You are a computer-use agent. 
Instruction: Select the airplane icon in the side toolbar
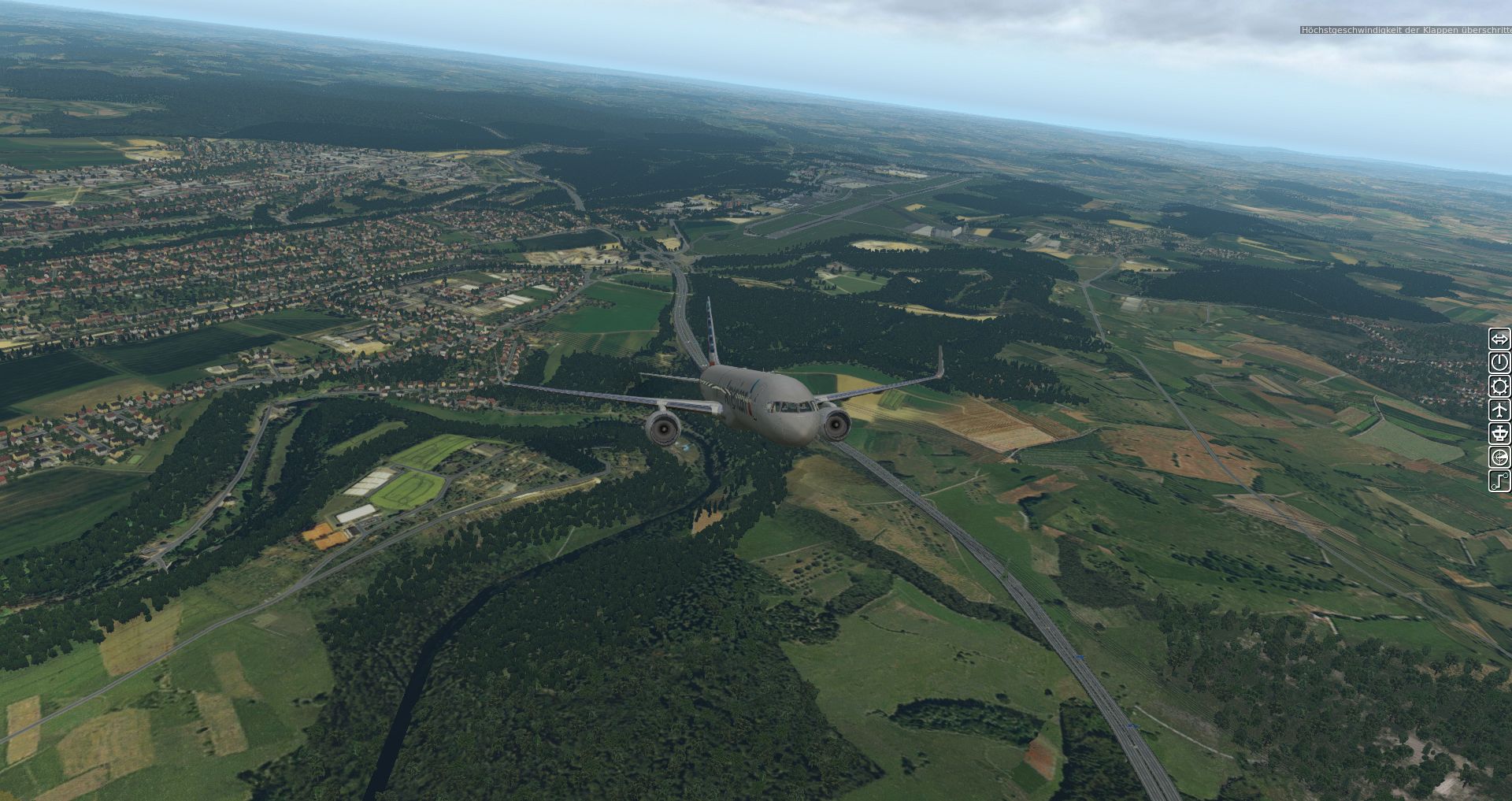click(1499, 410)
